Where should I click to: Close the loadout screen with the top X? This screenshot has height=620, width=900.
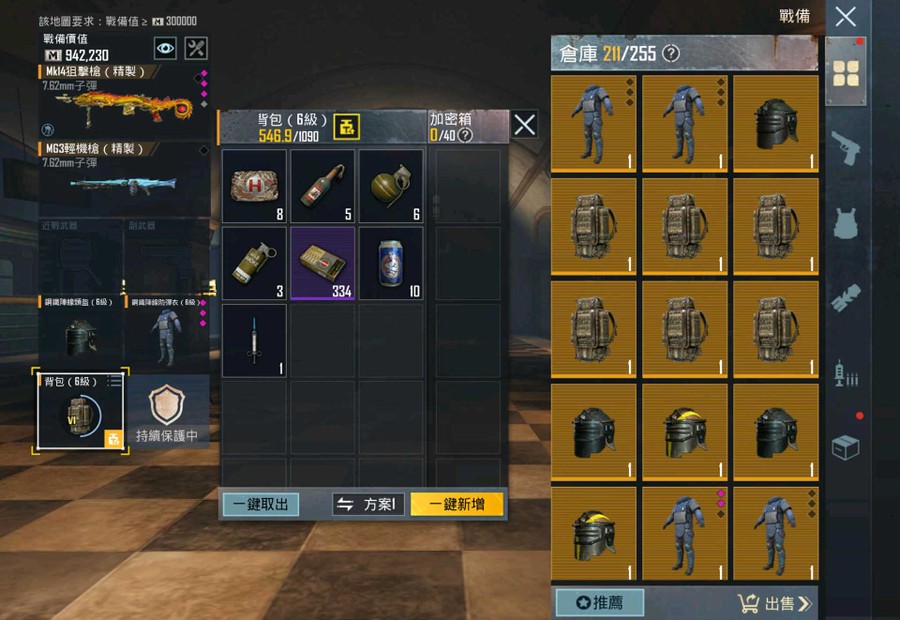(x=845, y=16)
